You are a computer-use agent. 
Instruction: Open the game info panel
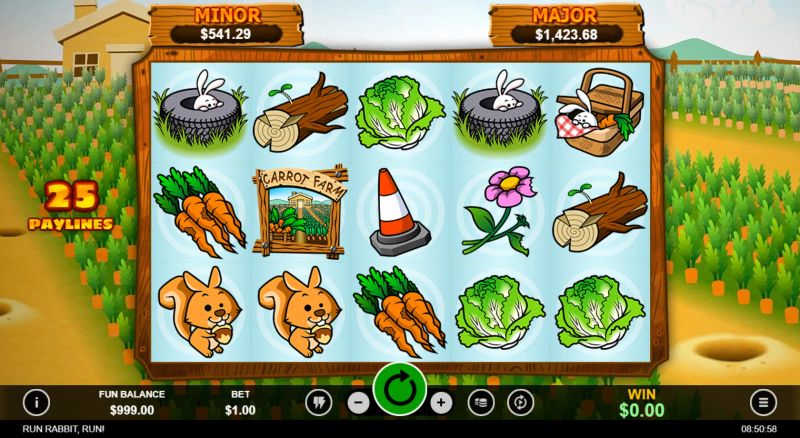pyautogui.click(x=37, y=402)
